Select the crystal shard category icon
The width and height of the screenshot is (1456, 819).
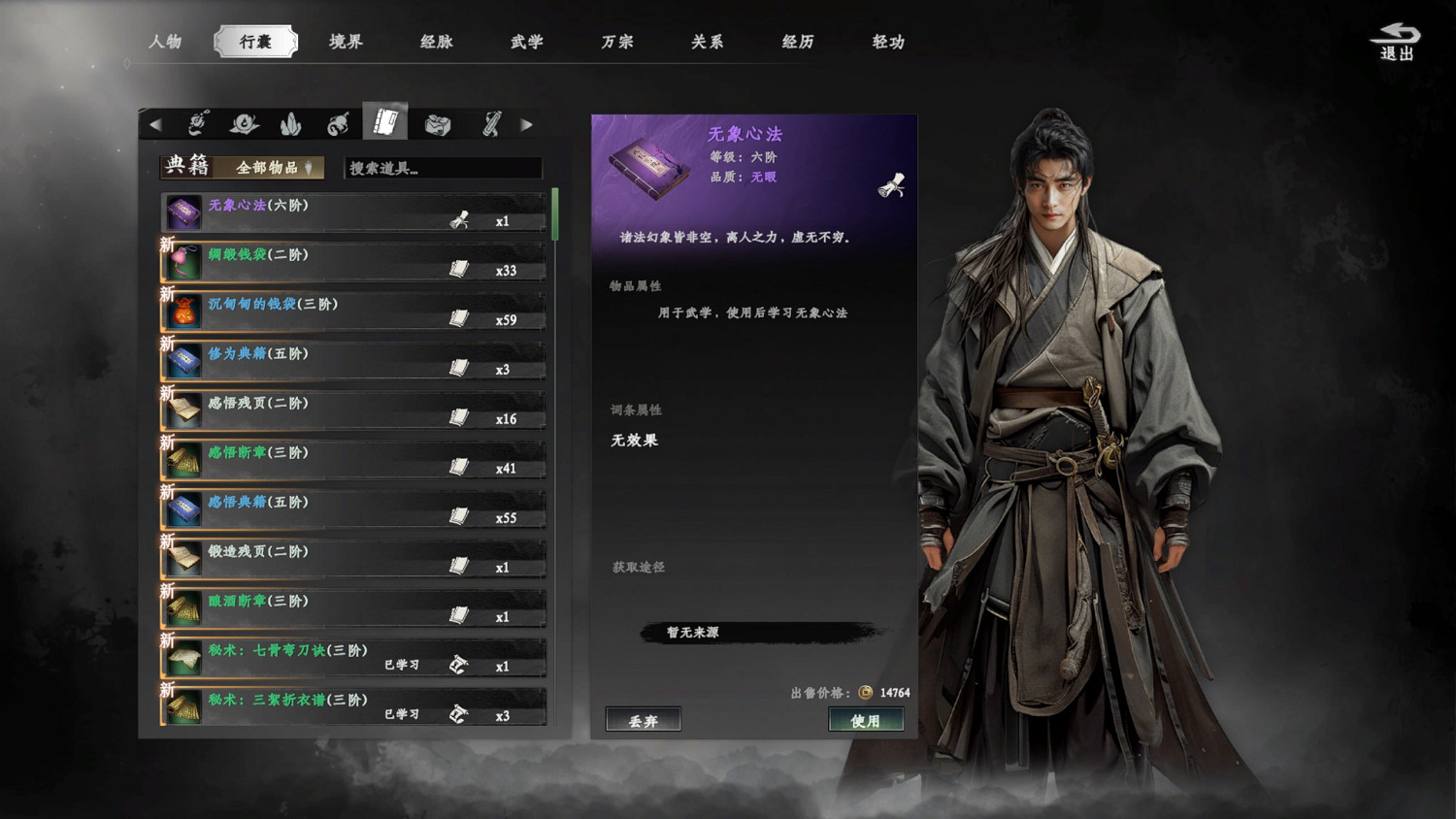pos(291,124)
